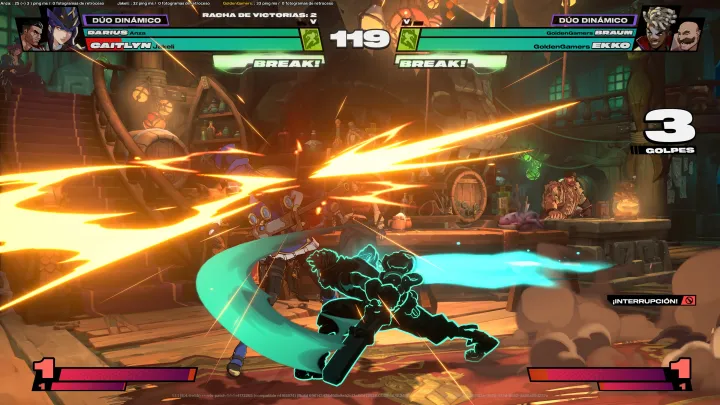Screen dimensions: 720x405
Task: Click the right team's green fuse icon
Action: click(409, 39)
